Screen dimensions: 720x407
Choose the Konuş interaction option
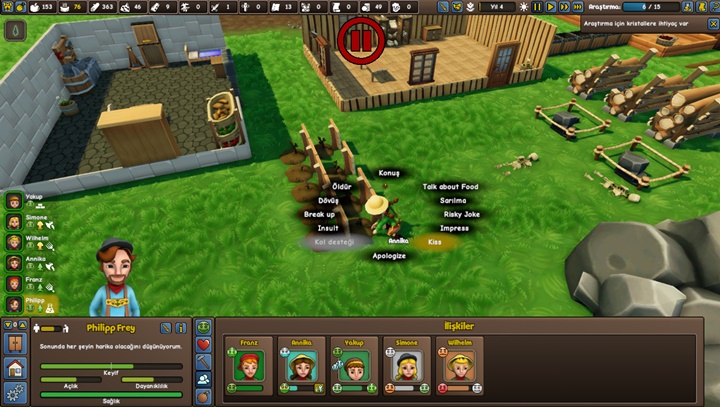389,173
